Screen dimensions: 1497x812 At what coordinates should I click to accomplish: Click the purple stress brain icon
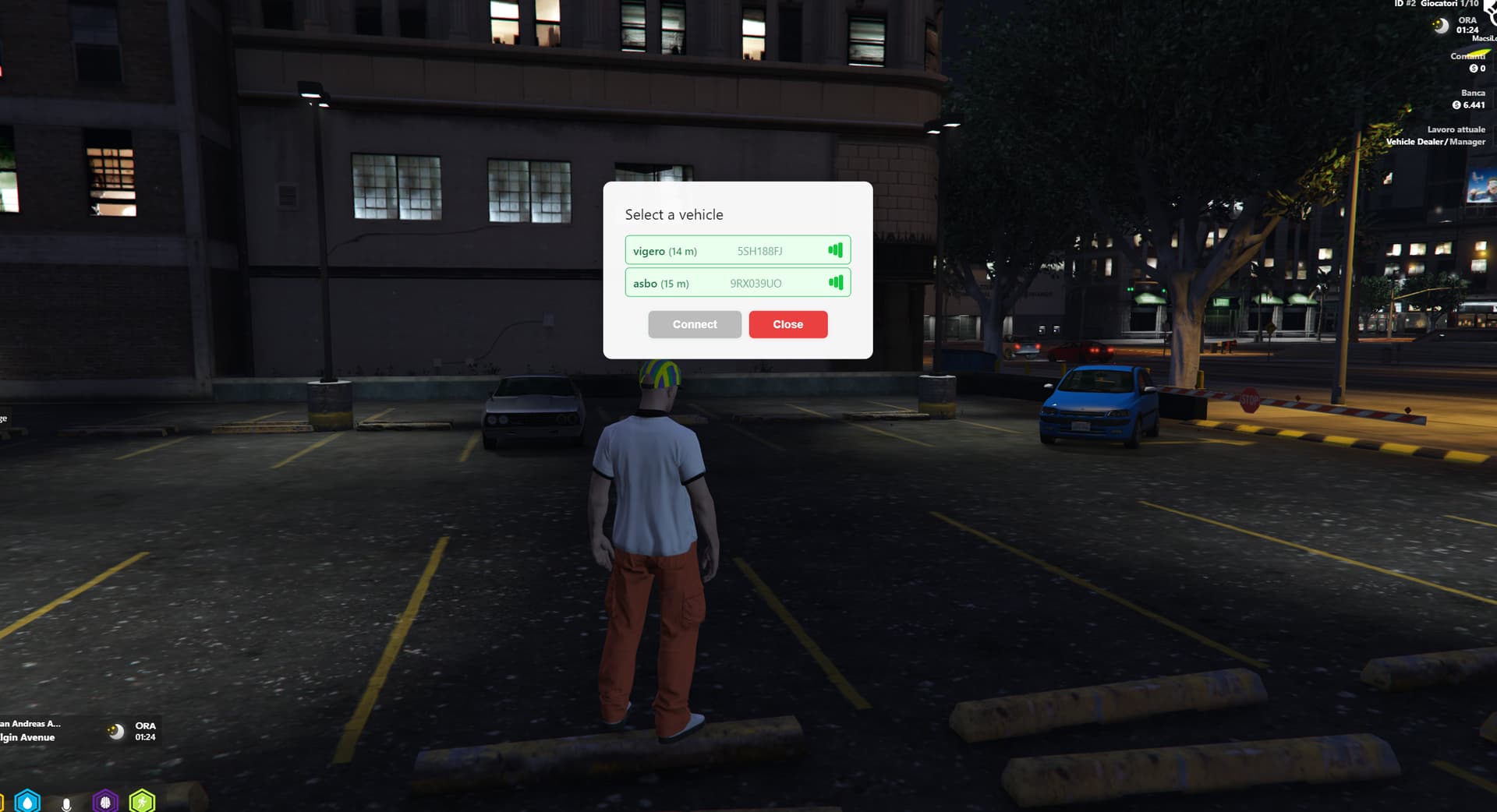[x=104, y=802]
